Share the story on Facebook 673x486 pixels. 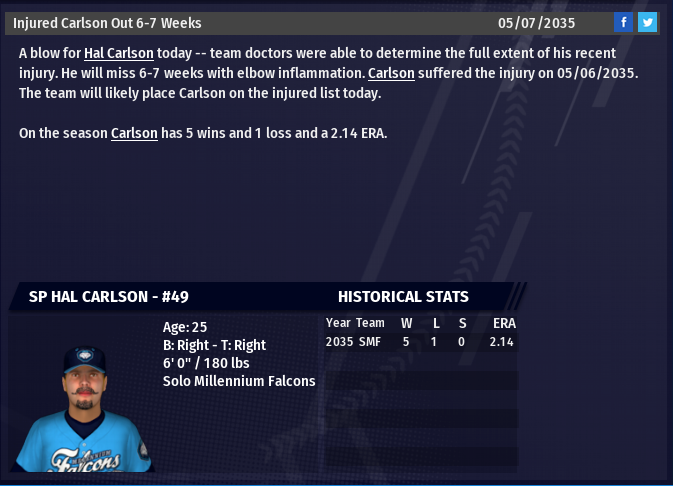point(623,23)
